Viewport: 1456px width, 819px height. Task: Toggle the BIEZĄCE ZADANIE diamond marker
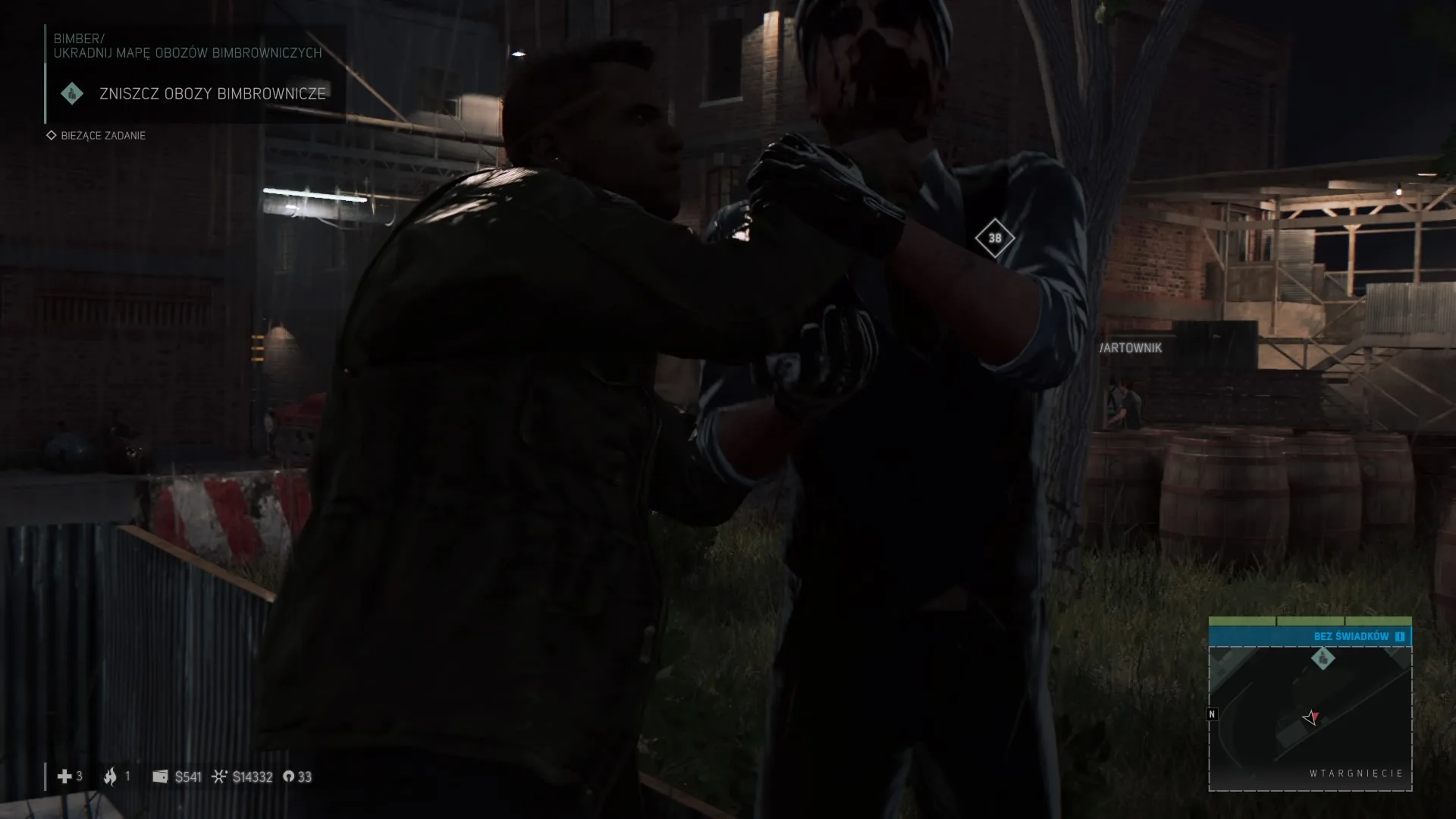(51, 135)
